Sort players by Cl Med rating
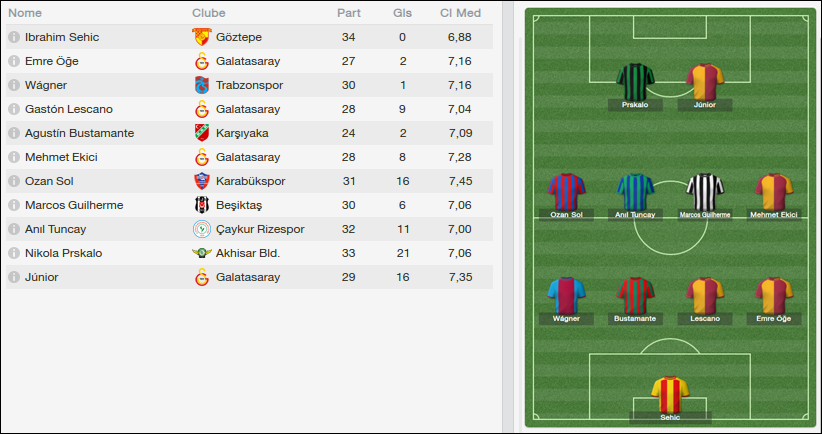This screenshot has width=822, height=434. pyautogui.click(x=460, y=14)
